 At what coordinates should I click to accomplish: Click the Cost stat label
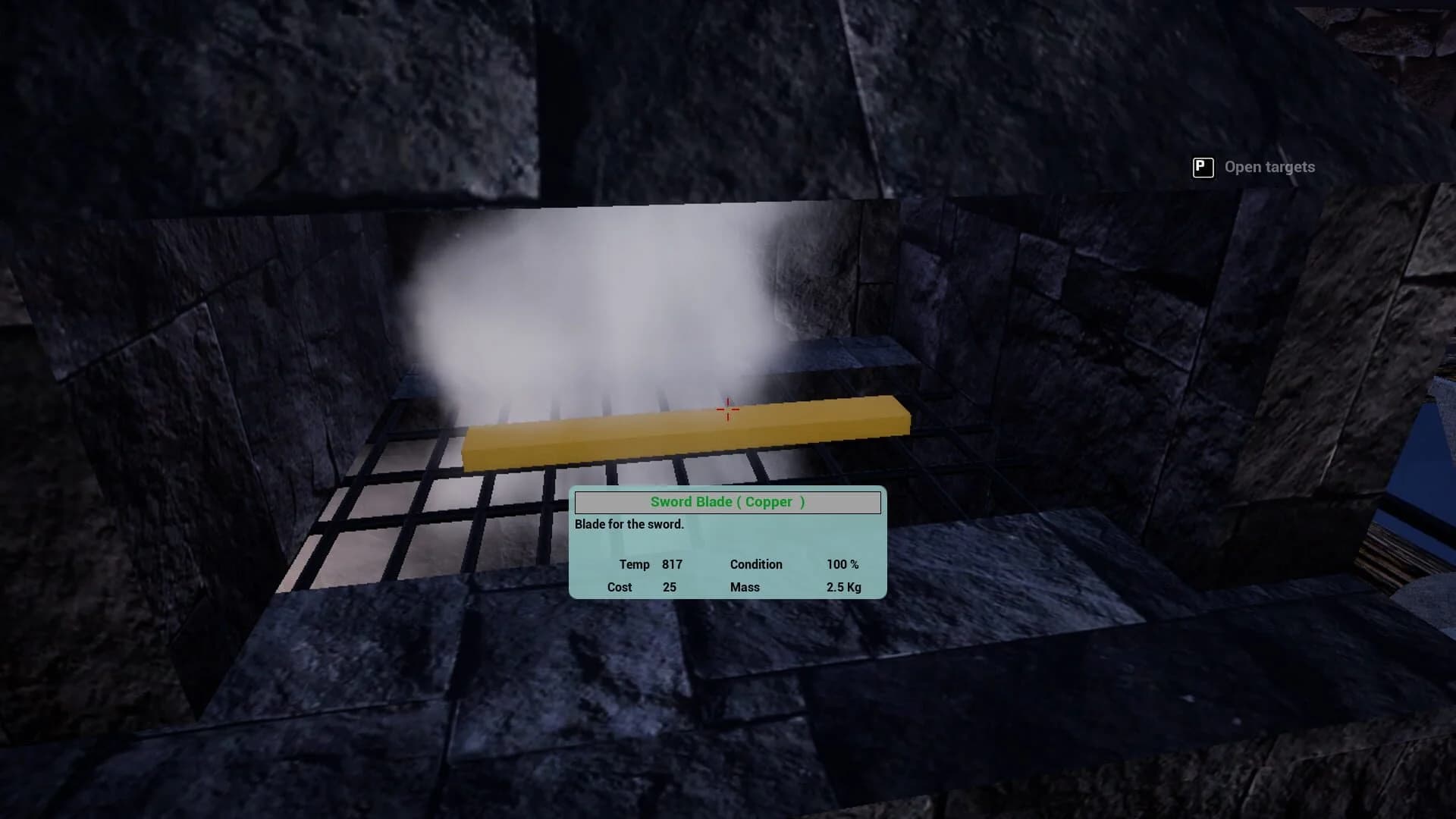pos(620,587)
